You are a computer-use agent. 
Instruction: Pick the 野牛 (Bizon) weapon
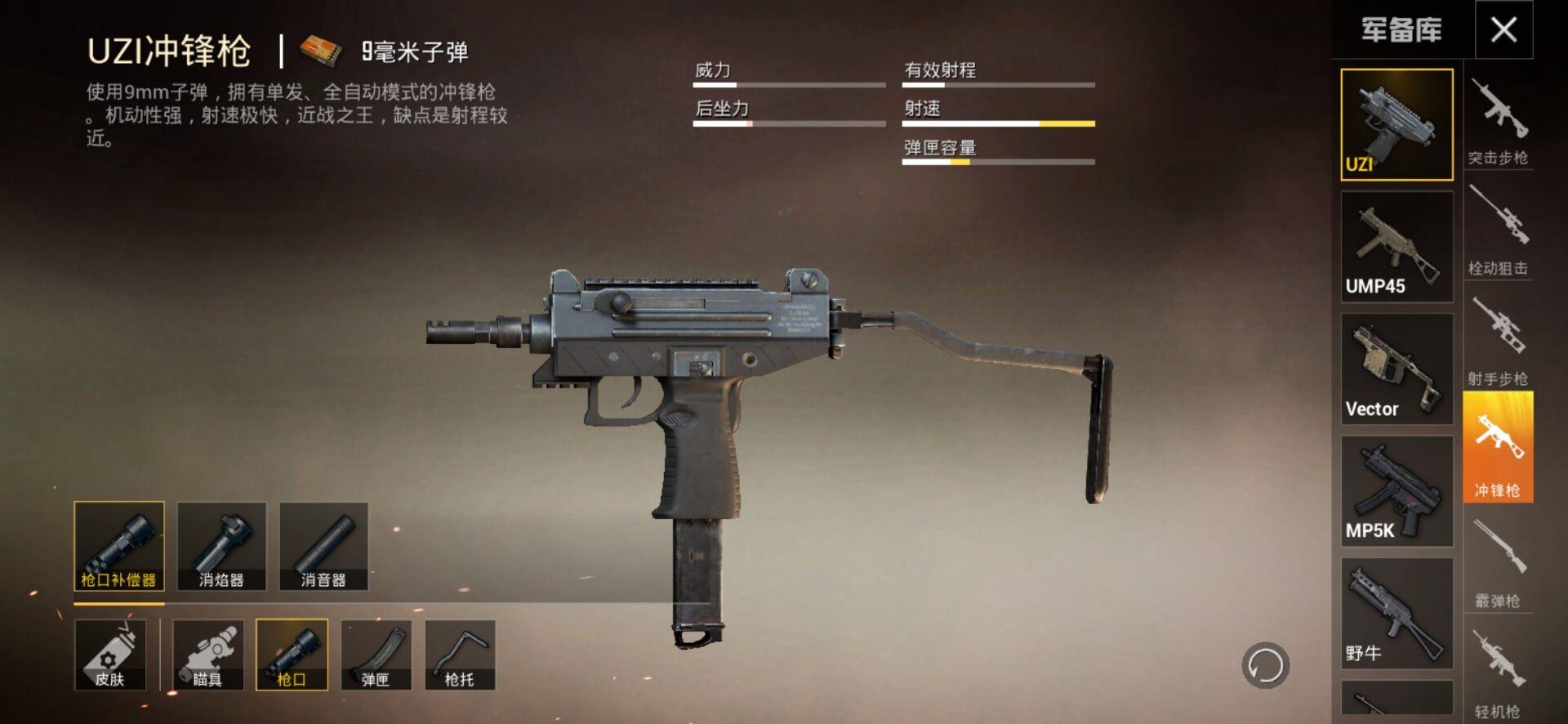[1396, 614]
